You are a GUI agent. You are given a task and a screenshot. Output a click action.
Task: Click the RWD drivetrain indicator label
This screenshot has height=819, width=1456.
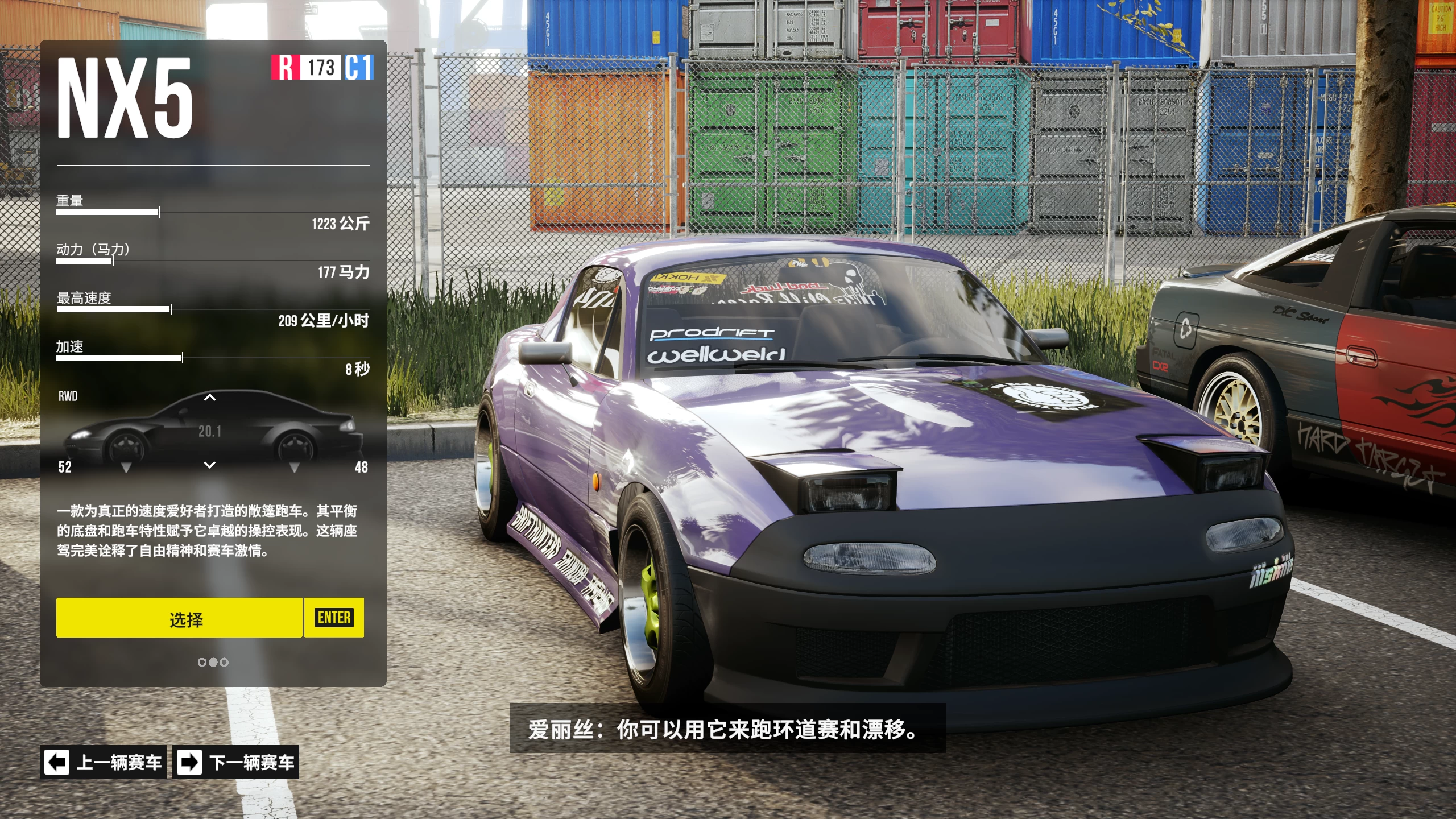(68, 396)
